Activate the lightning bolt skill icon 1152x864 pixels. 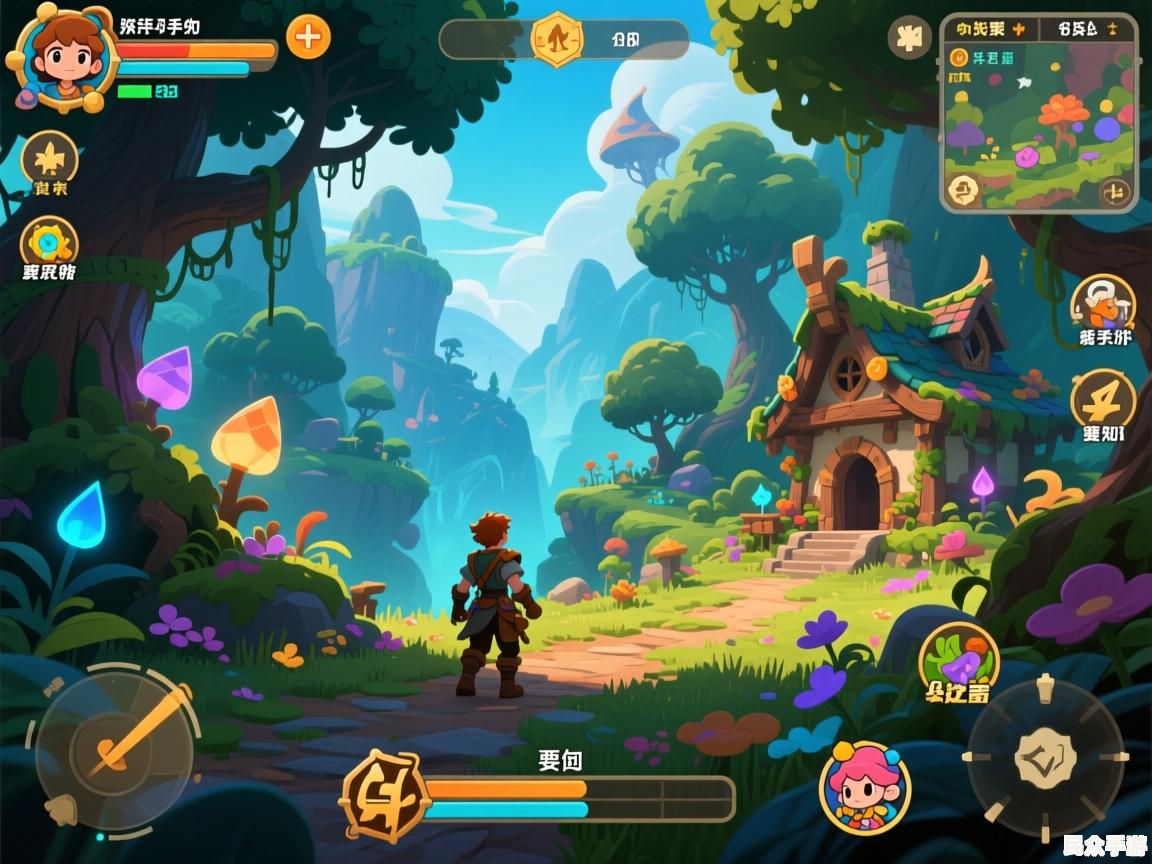click(x=1103, y=399)
